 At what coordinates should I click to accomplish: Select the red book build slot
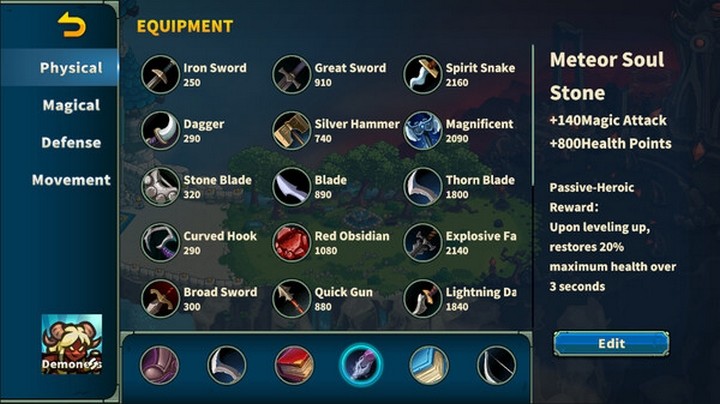click(294, 365)
